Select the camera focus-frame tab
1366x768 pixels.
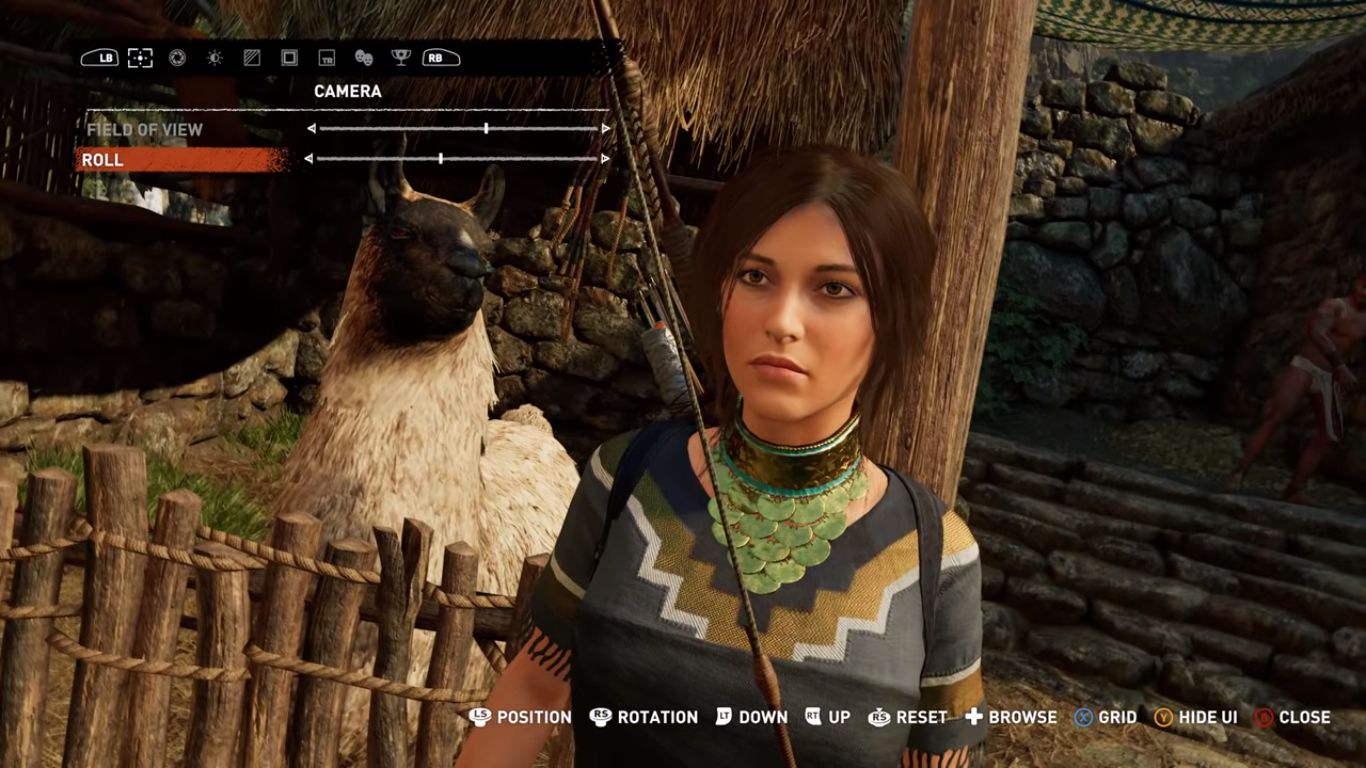[x=140, y=58]
